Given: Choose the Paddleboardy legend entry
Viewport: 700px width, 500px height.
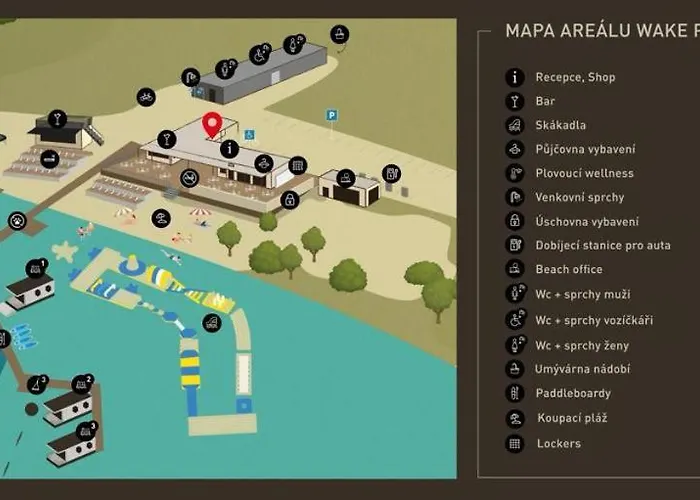Looking at the screenshot, I should (x=573, y=393).
